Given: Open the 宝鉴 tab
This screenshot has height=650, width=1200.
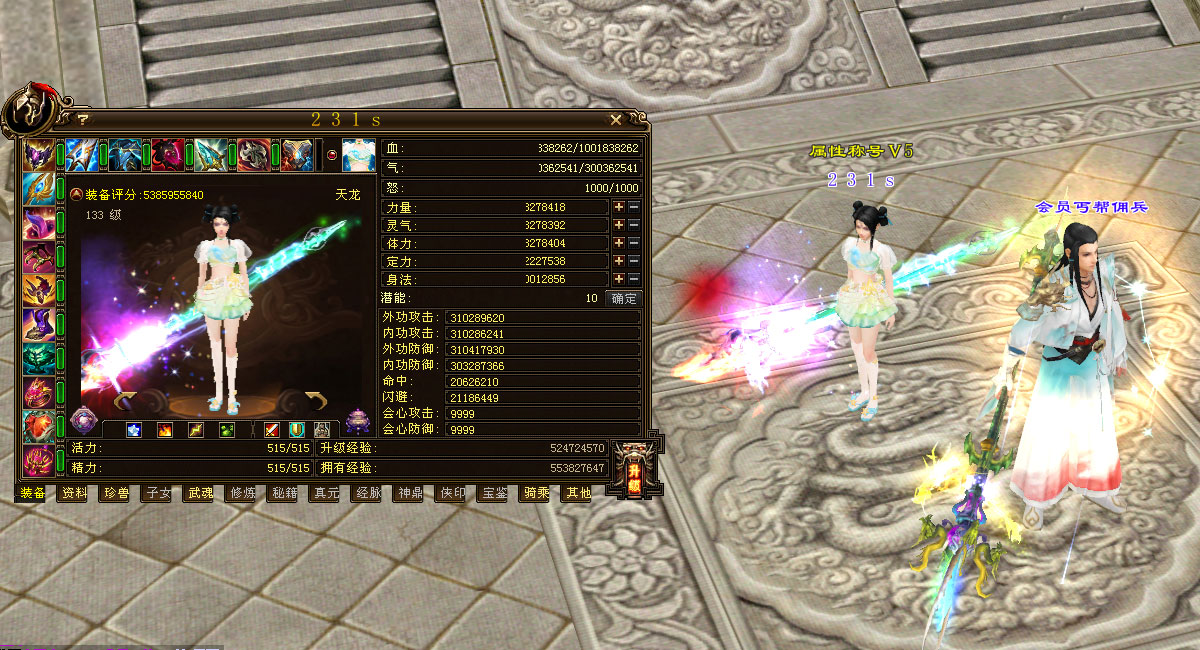Looking at the screenshot, I should click(494, 493).
